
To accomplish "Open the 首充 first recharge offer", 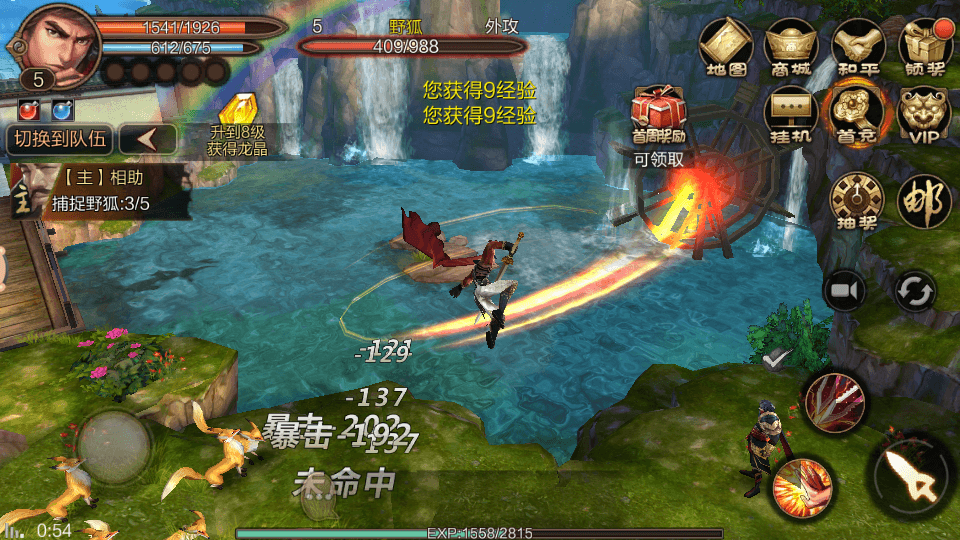I will [x=857, y=113].
